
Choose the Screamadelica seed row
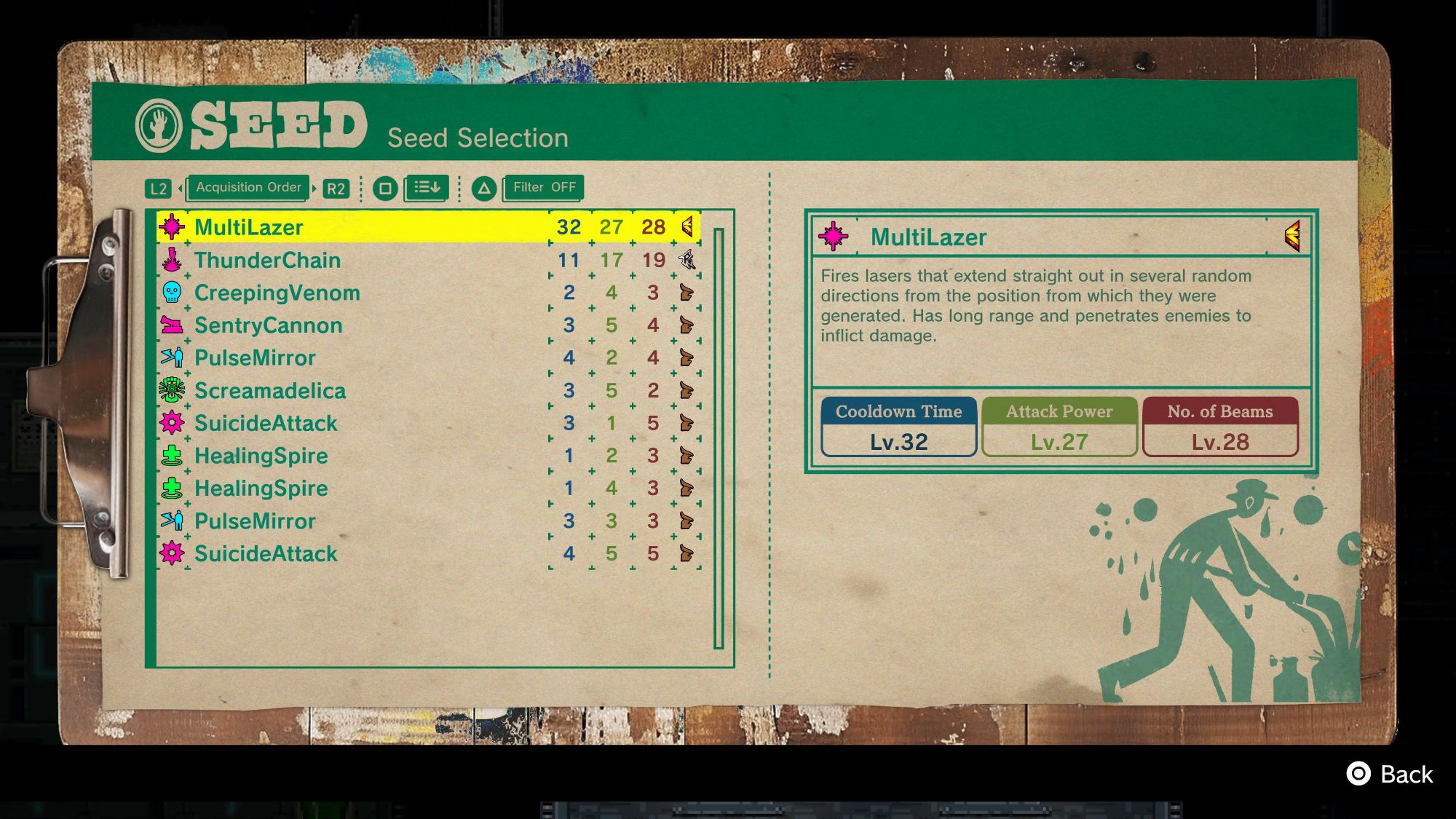(x=428, y=391)
